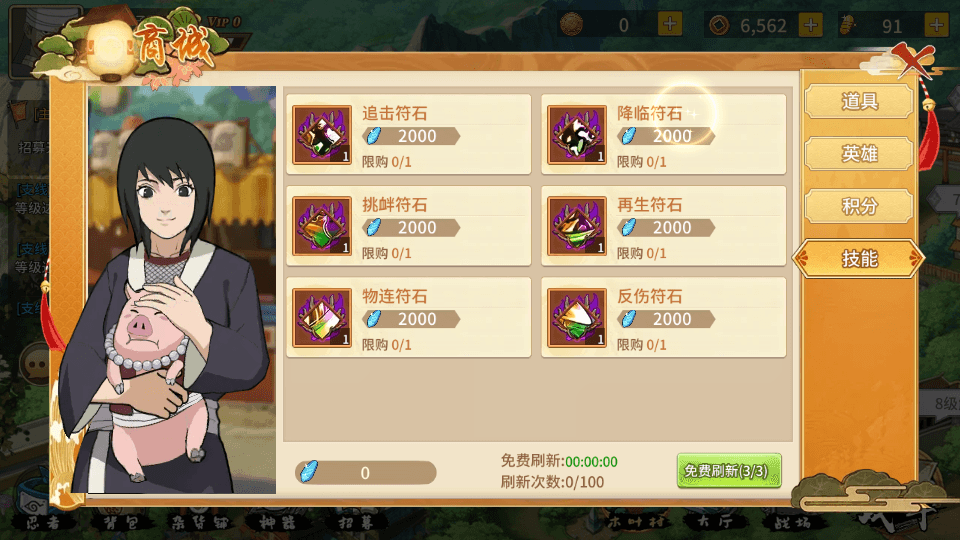960x540 pixels.
Task: Choose the 再生符石 shop item
Action: [x=663, y=226]
